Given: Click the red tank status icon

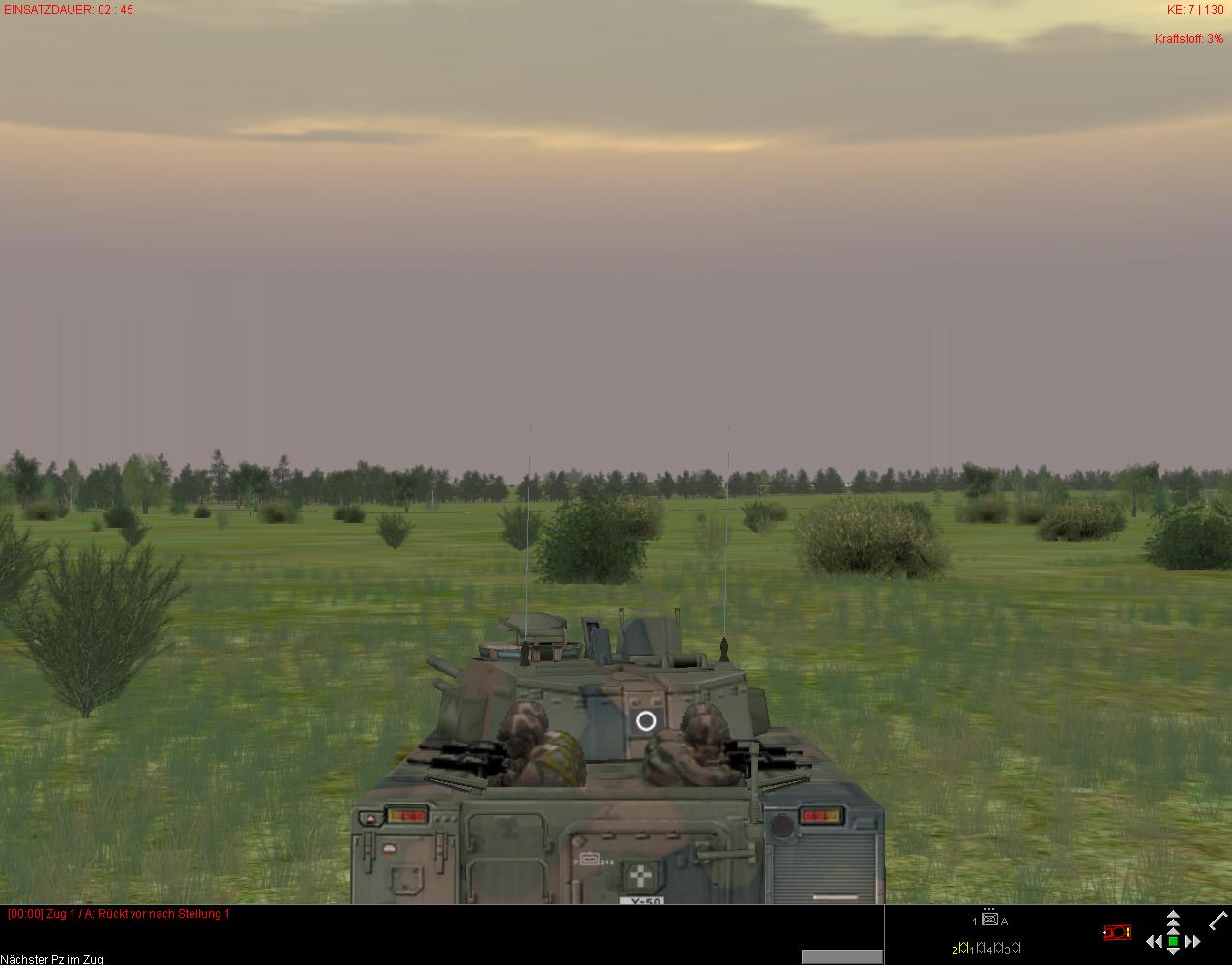Looking at the screenshot, I should [1117, 932].
